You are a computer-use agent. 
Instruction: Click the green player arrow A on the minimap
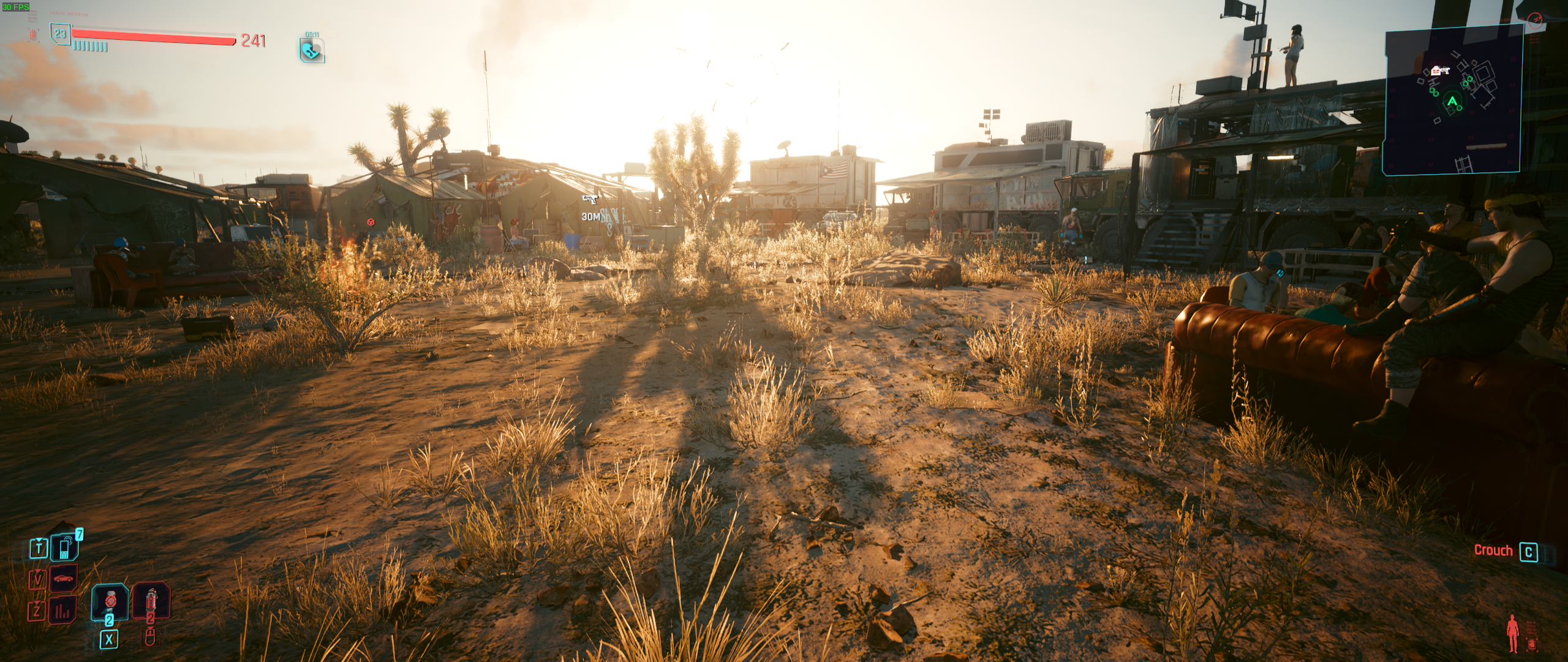tap(1452, 101)
